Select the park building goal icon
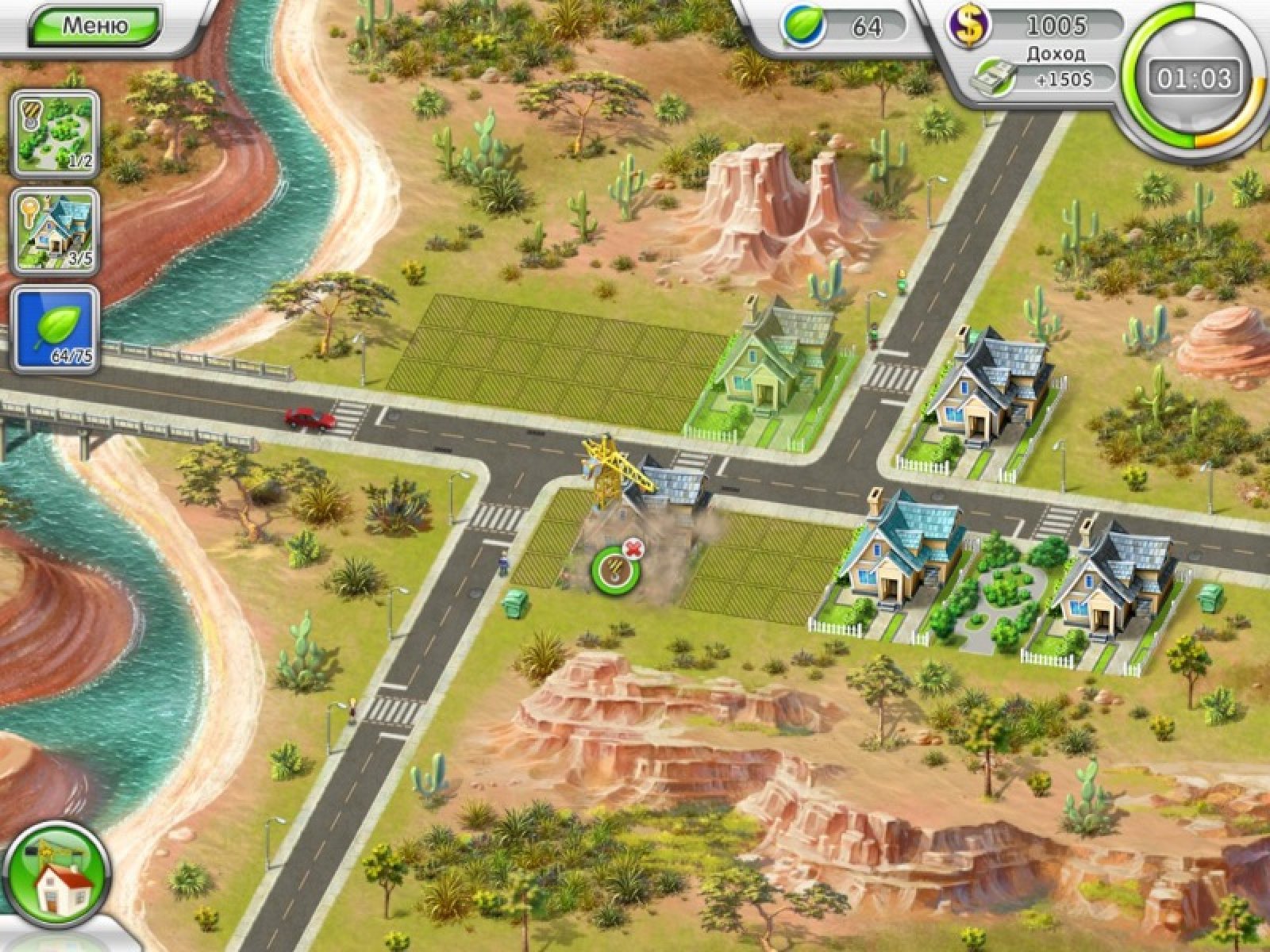Screen dimensions: 1270x952 click(55, 132)
